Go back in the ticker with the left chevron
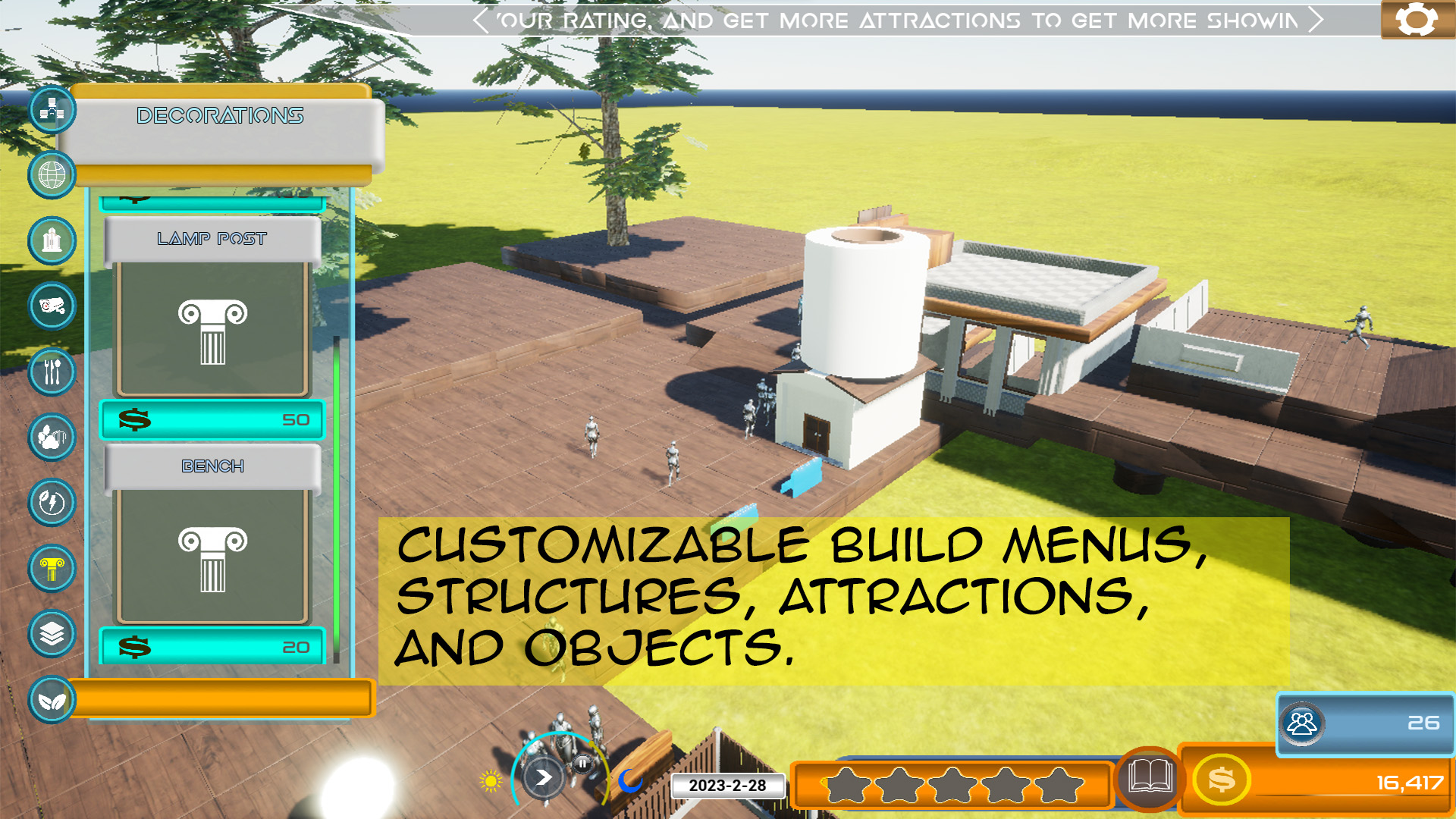Screen dimensions: 1456x819 pyautogui.click(x=481, y=20)
